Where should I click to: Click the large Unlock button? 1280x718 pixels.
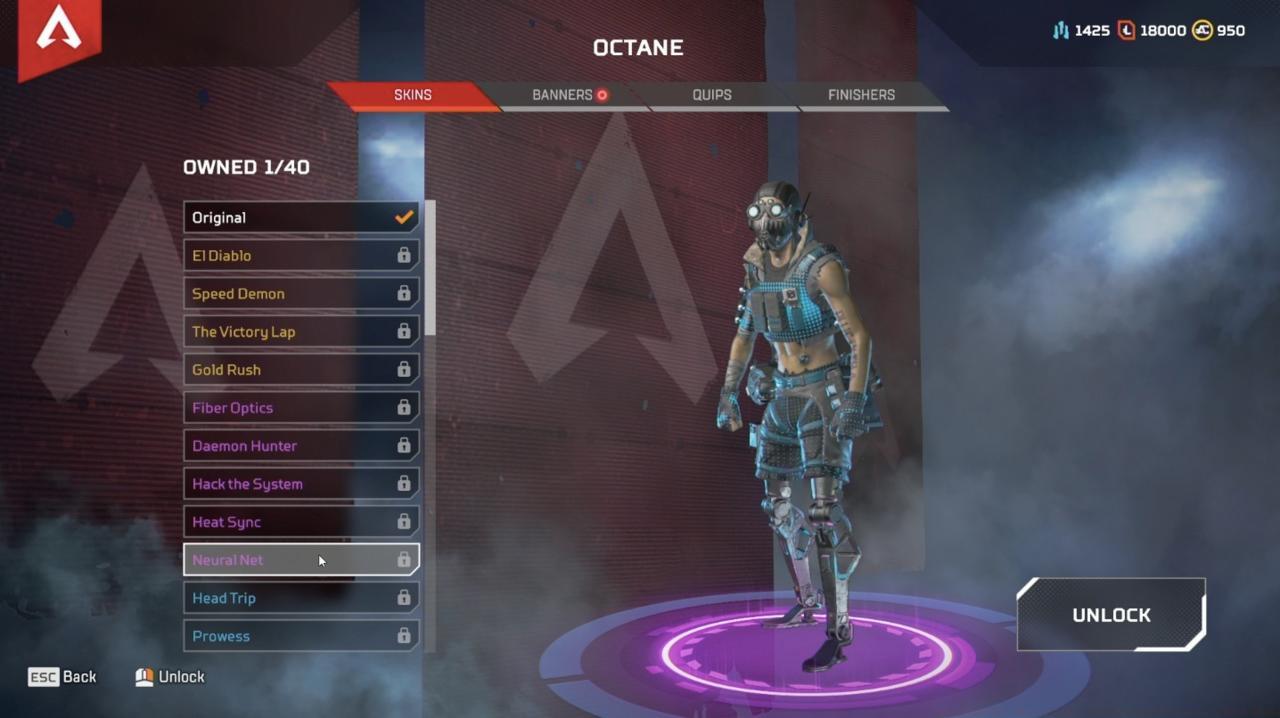click(1111, 615)
